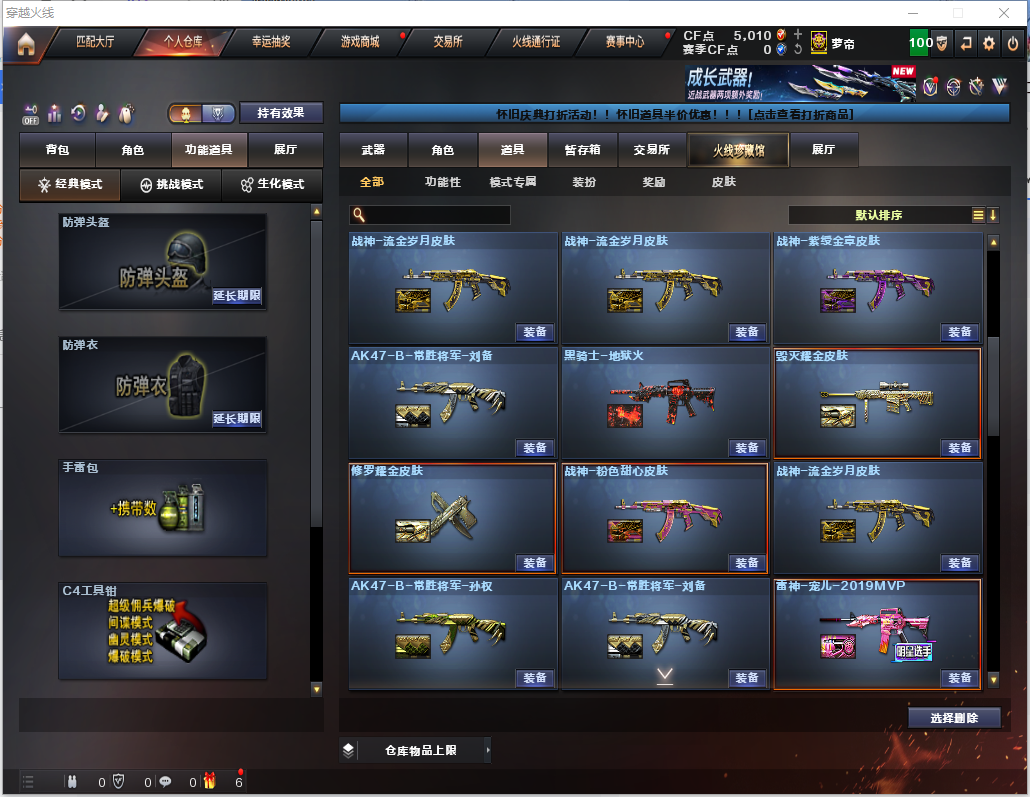The width and height of the screenshot is (1030, 797).
Task: Open the 匹配大厅 matchmaking tab
Action: (x=95, y=42)
